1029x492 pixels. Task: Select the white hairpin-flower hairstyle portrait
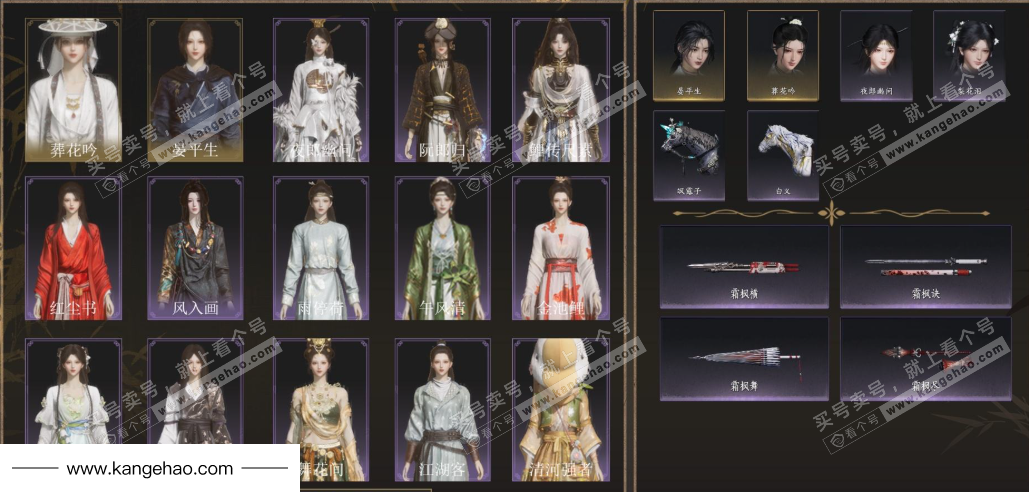pos(969,55)
